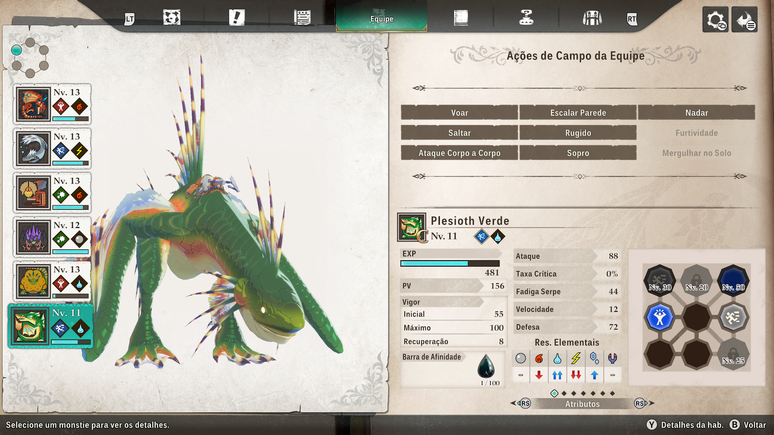Select the blue flexing-figure gene slot
This screenshot has width=774, height=435.
pyautogui.click(x=660, y=317)
